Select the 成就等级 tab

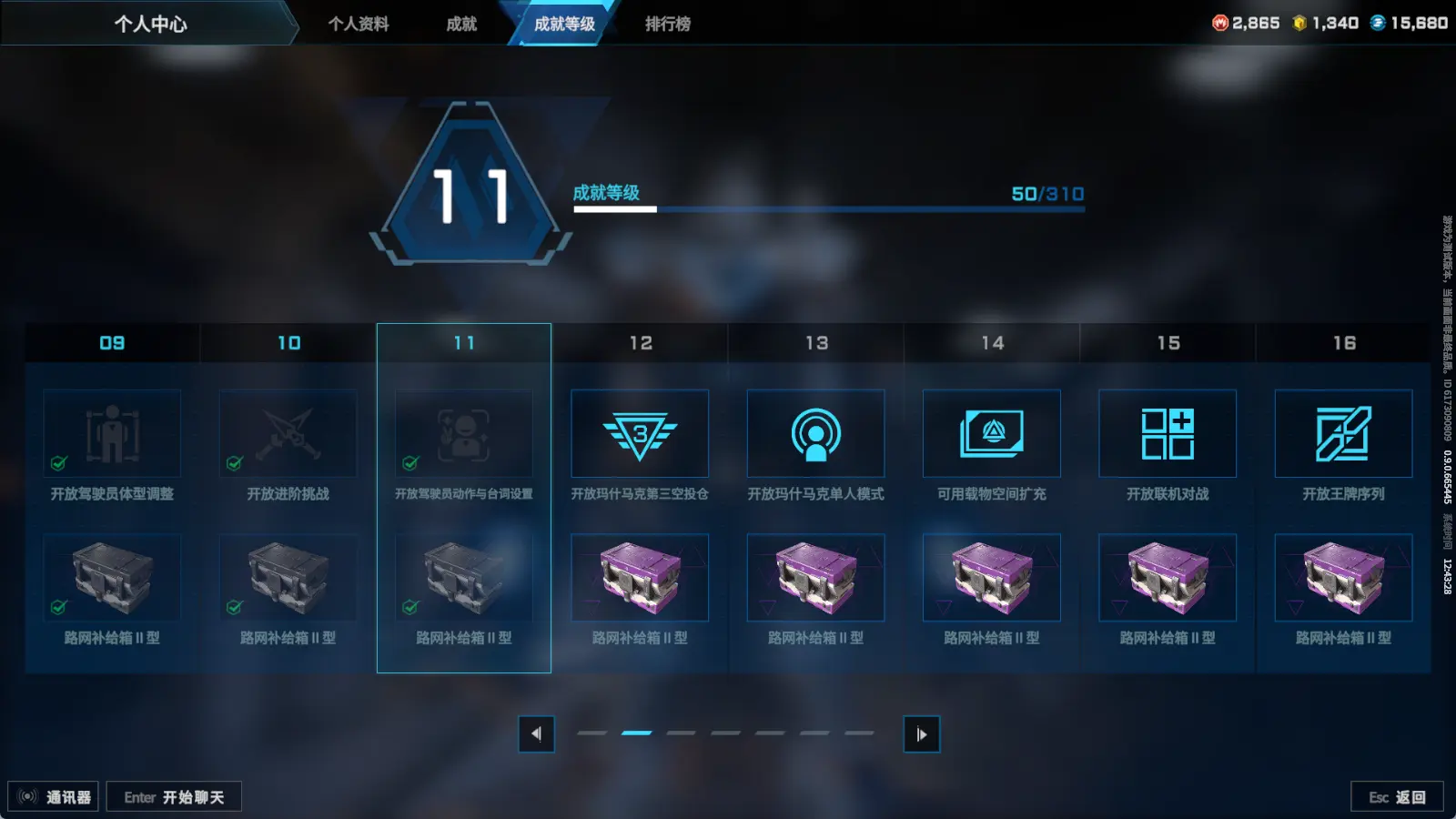click(x=564, y=24)
